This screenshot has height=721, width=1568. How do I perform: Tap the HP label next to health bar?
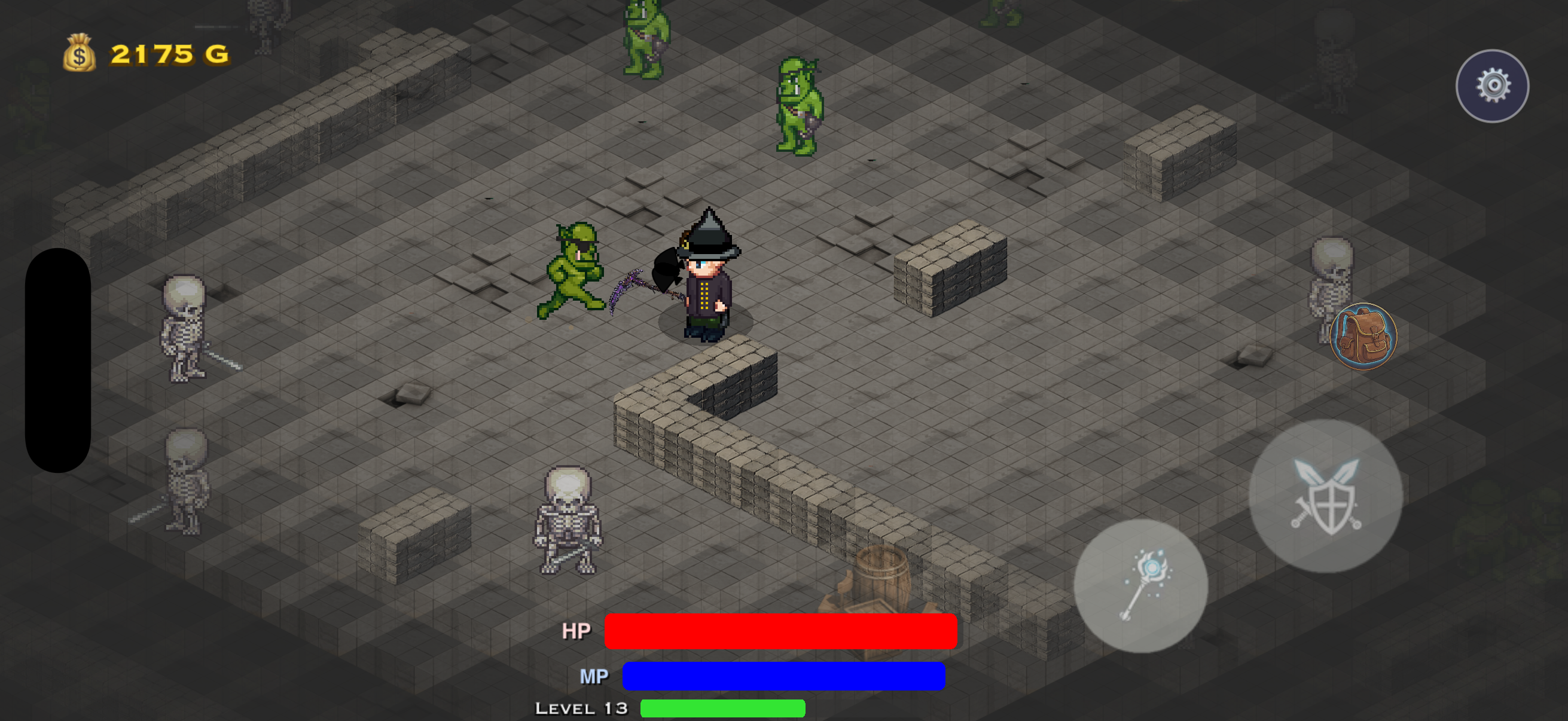pos(576,631)
